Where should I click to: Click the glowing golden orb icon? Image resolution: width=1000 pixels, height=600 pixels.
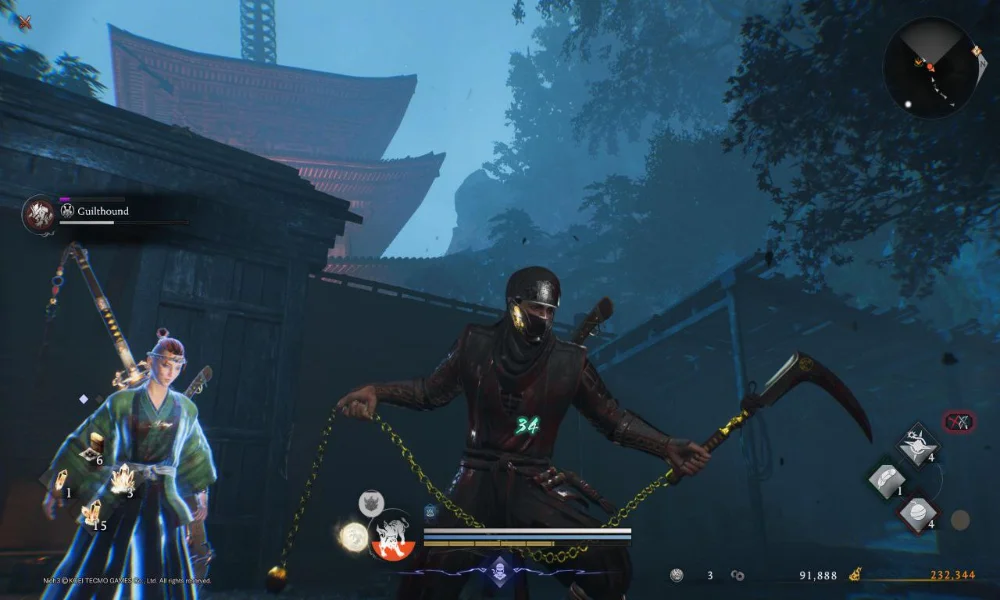point(351,537)
